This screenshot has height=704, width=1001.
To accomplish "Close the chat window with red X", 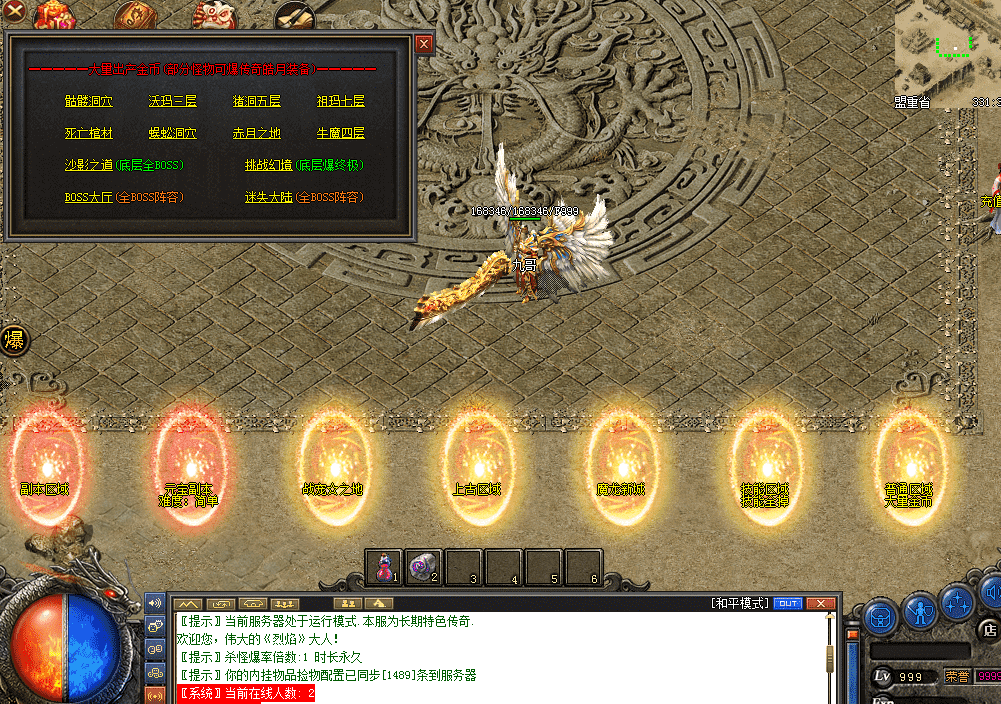I will 821,603.
